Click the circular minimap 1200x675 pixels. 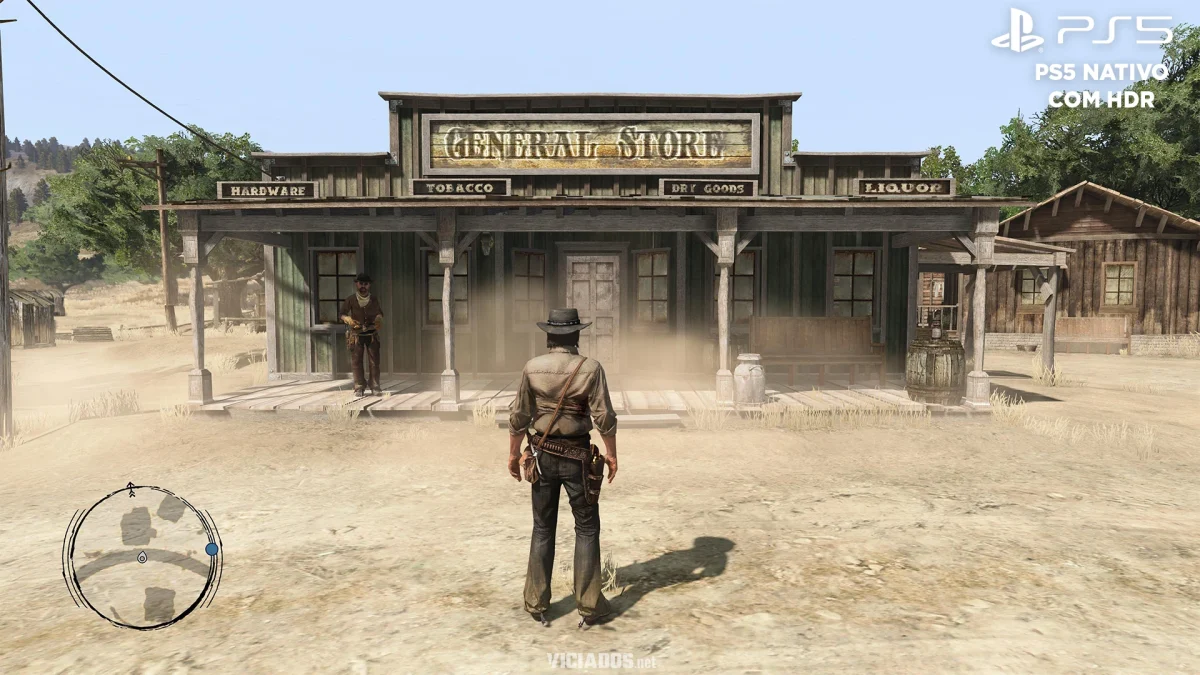[142, 556]
